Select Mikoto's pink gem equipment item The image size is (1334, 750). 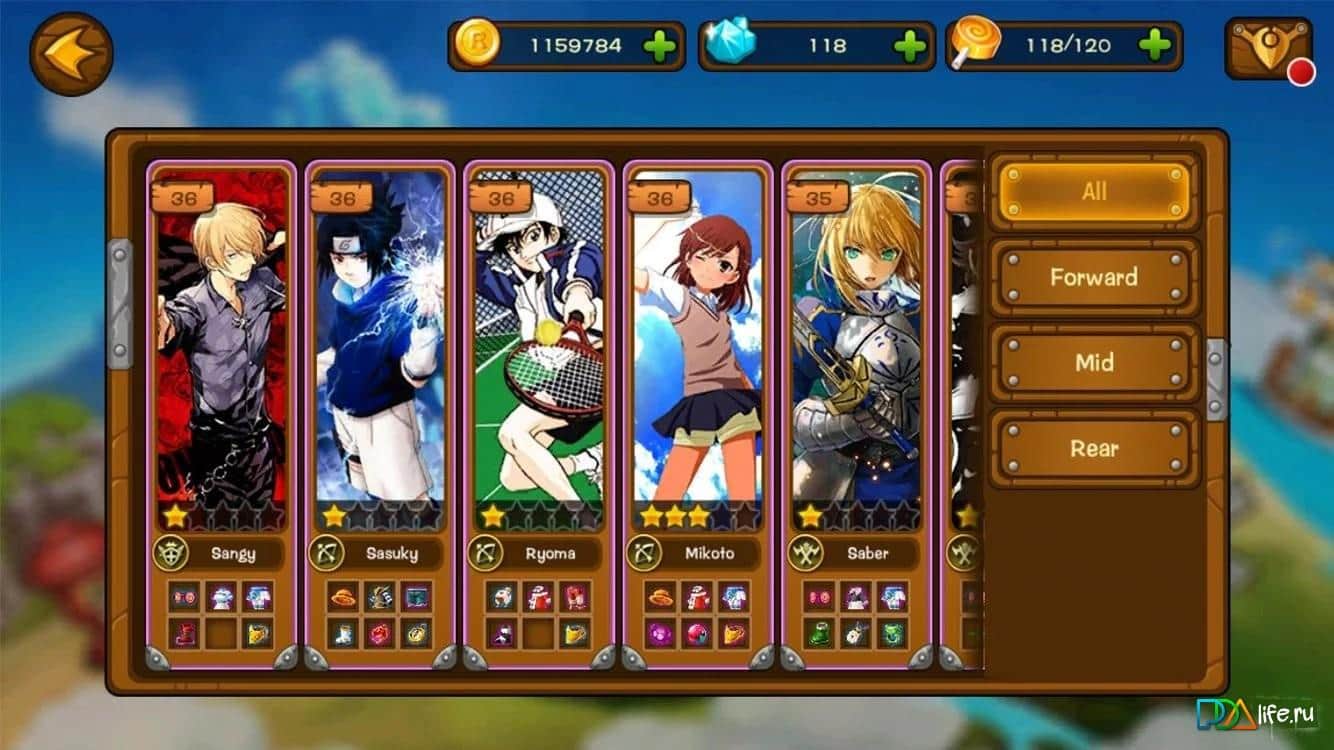(x=661, y=635)
